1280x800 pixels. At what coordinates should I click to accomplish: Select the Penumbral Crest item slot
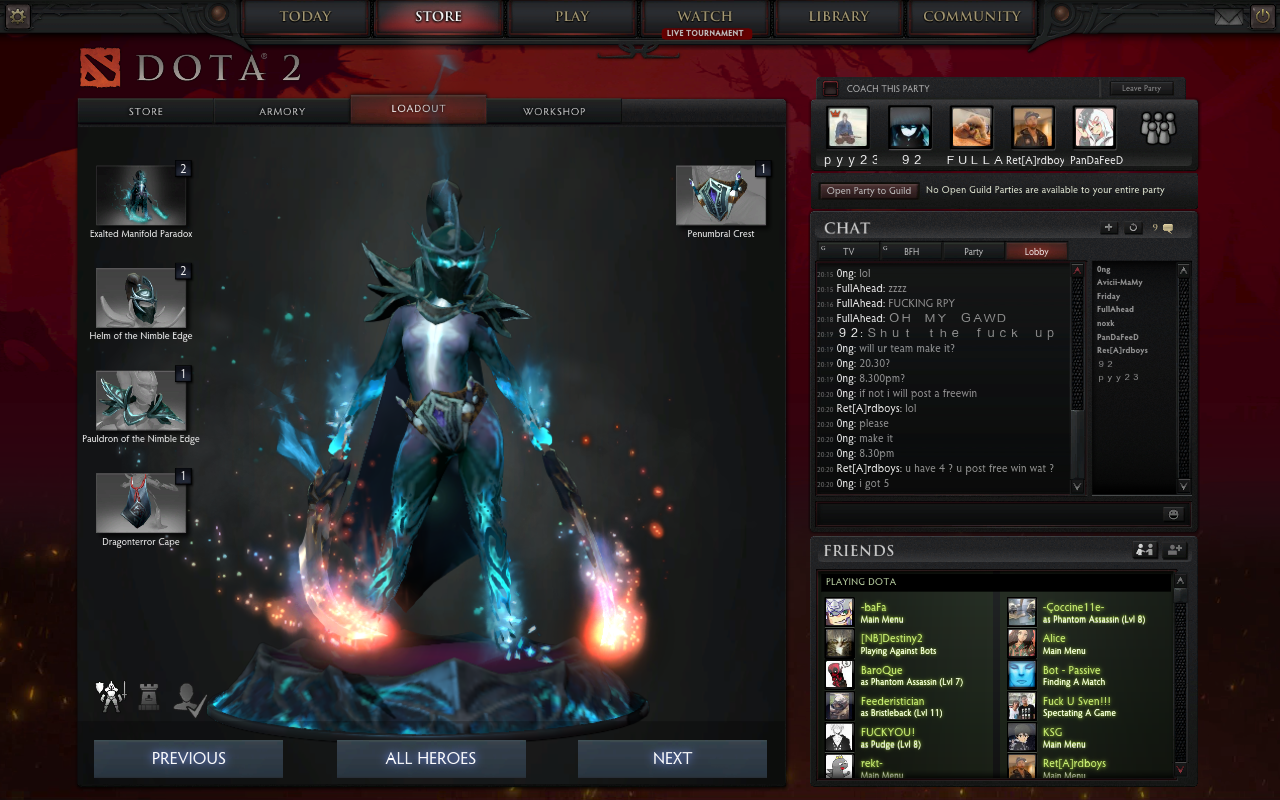point(721,196)
